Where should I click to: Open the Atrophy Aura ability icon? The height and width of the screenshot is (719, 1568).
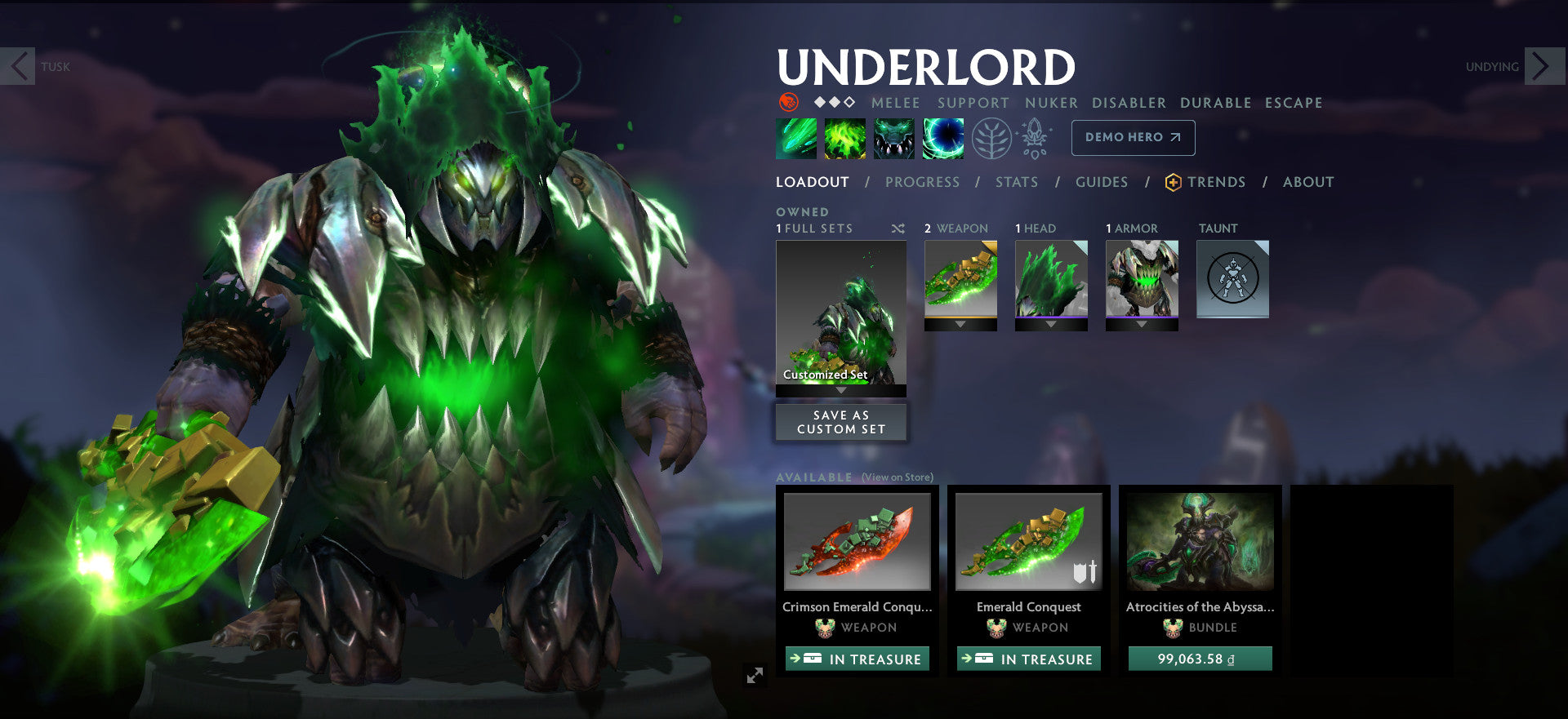click(894, 138)
